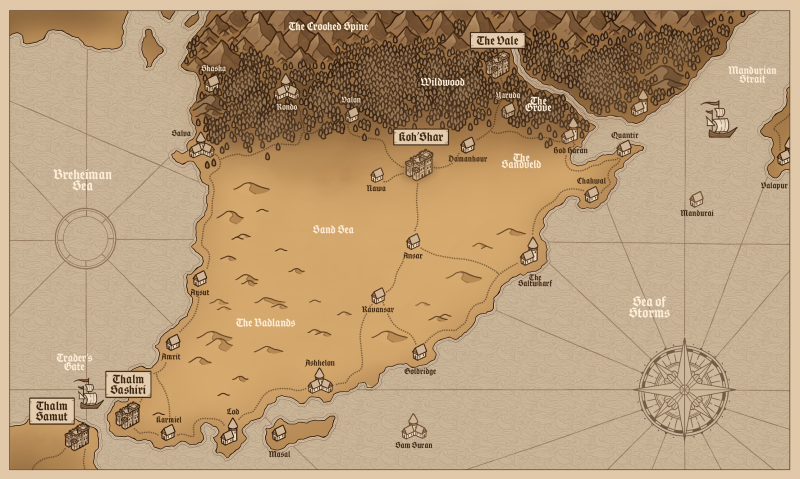Select the Koh'Shar city marker

tap(420, 162)
